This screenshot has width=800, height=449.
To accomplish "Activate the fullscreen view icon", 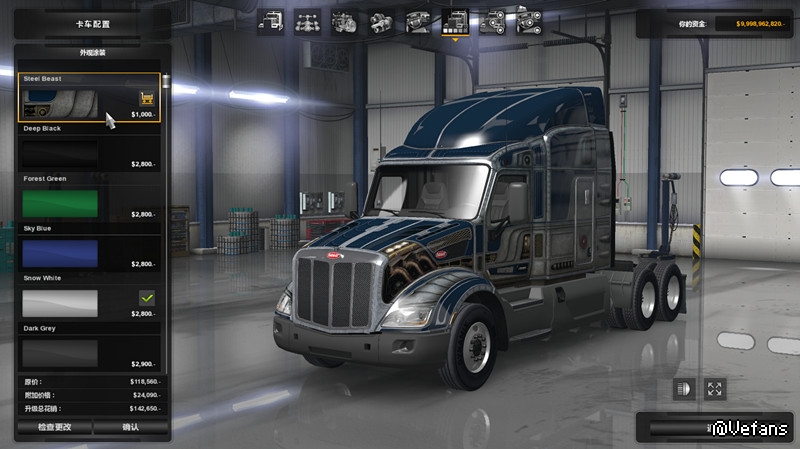I will (715, 389).
